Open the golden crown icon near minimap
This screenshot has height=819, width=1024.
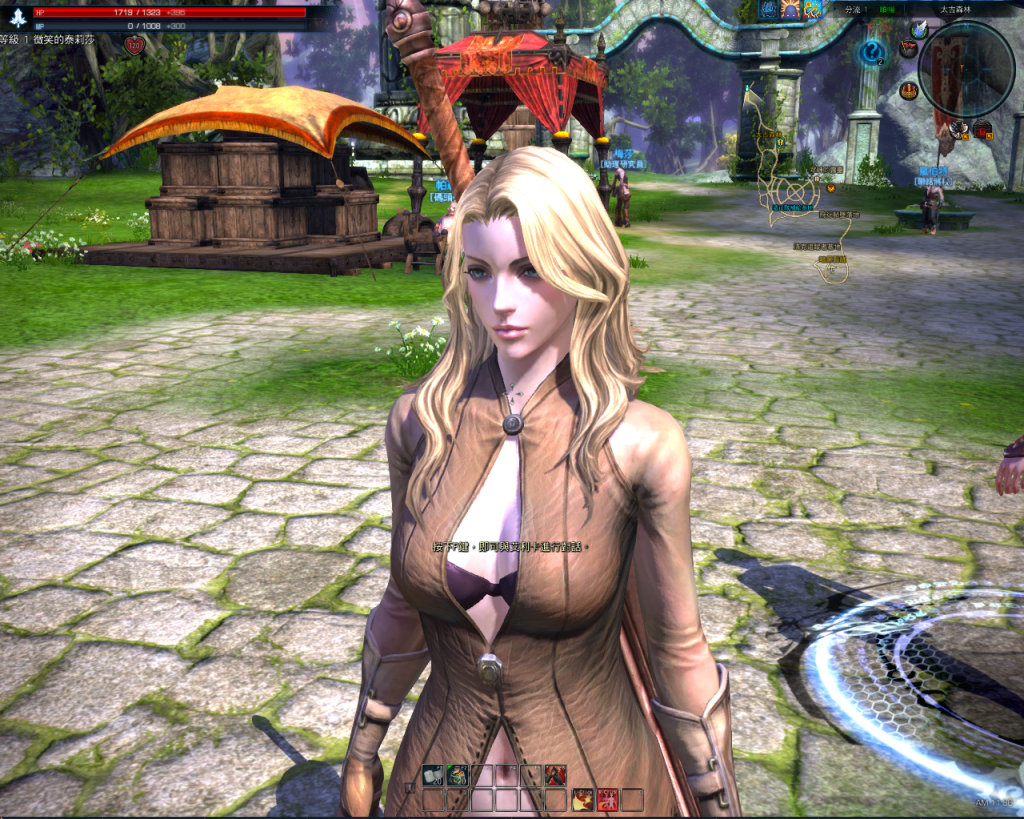(908, 91)
